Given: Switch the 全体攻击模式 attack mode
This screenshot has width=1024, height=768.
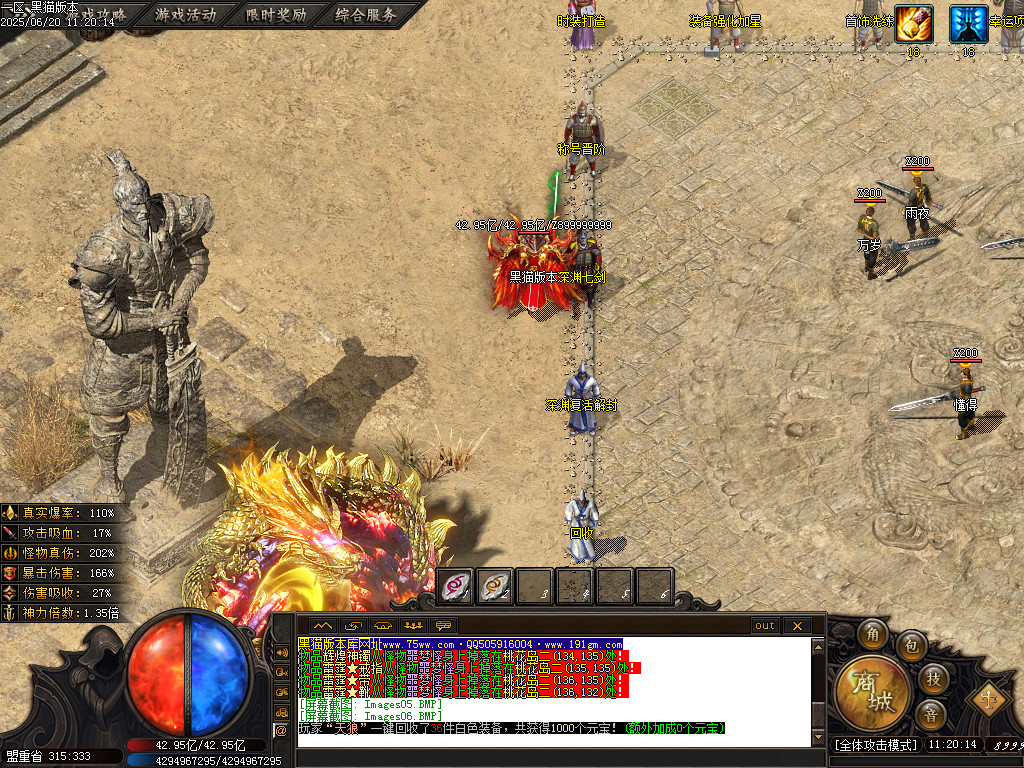Looking at the screenshot, I should [874, 745].
